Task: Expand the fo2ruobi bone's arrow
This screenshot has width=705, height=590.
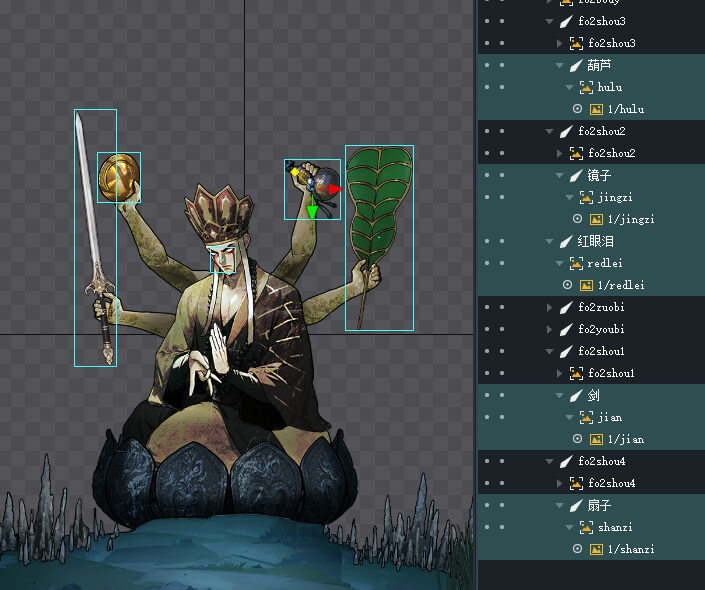Action: click(550, 307)
